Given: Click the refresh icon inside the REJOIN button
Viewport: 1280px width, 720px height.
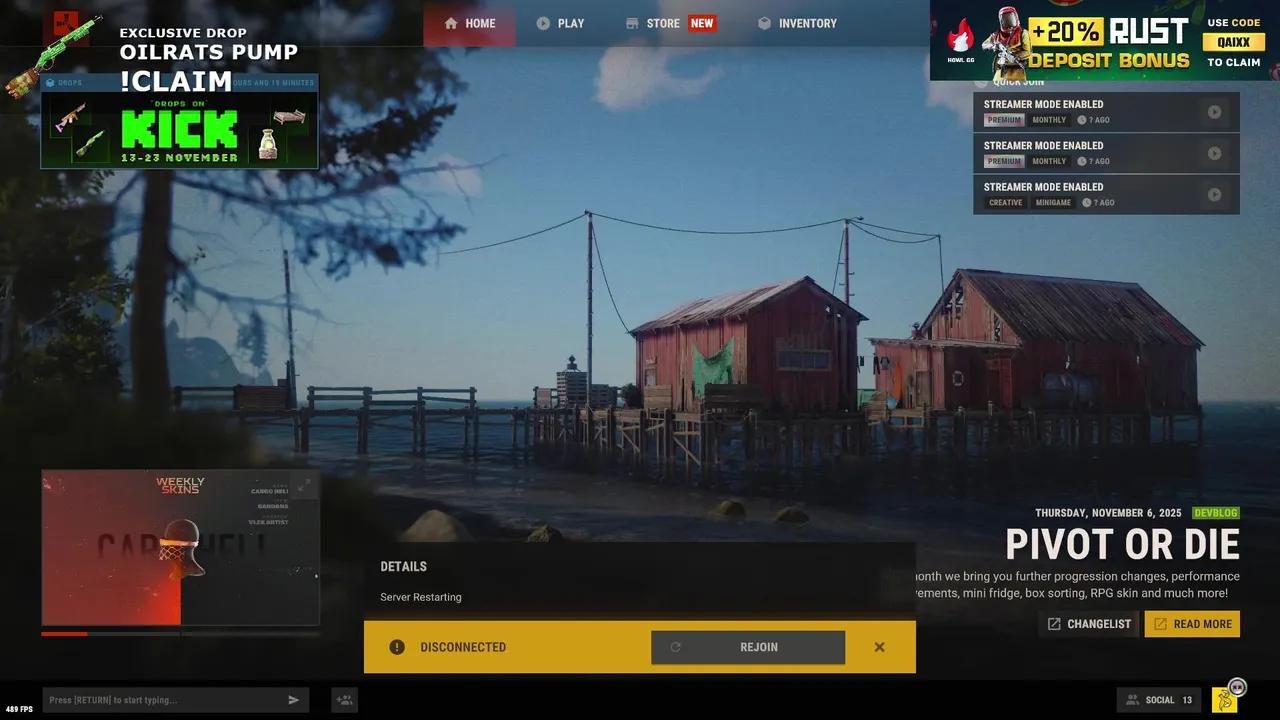Looking at the screenshot, I should pos(676,647).
